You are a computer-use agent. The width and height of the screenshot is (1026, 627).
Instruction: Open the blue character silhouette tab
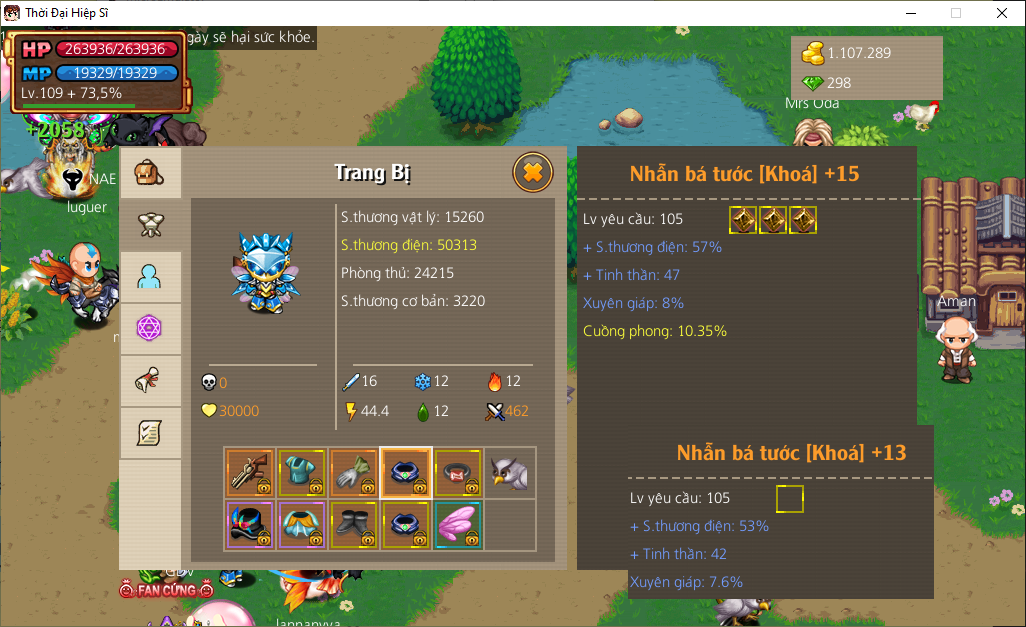pyautogui.click(x=150, y=277)
